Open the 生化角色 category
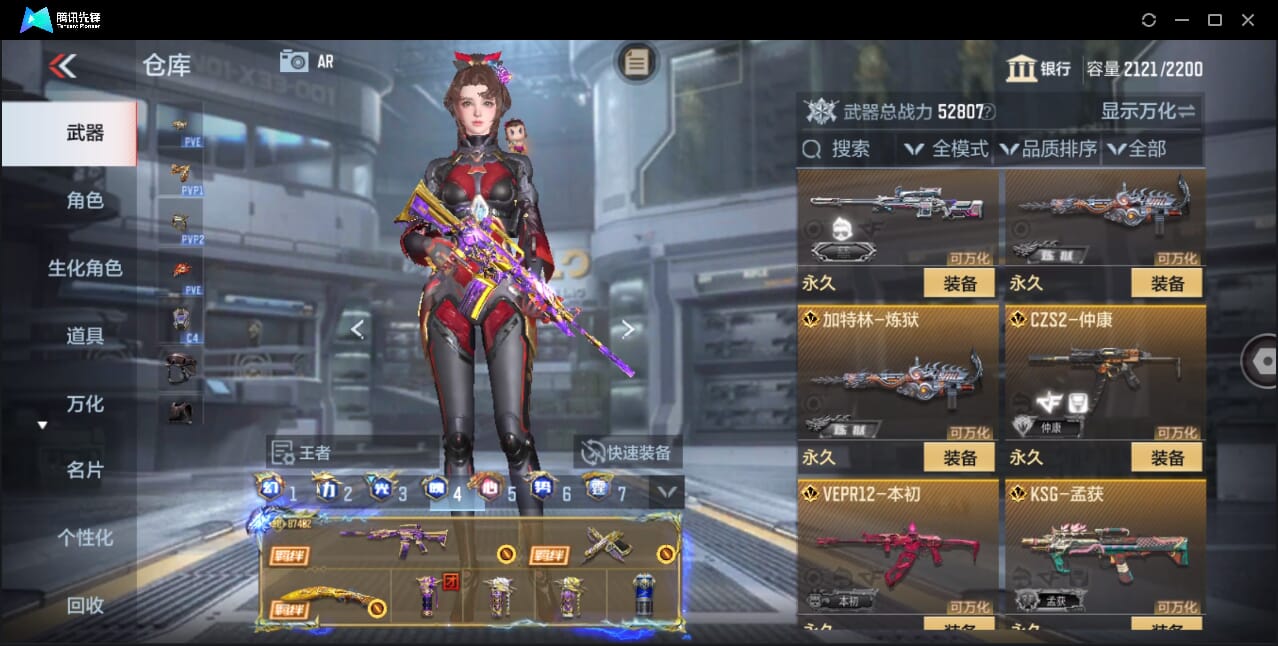The width and height of the screenshot is (1278, 646). click(85, 268)
